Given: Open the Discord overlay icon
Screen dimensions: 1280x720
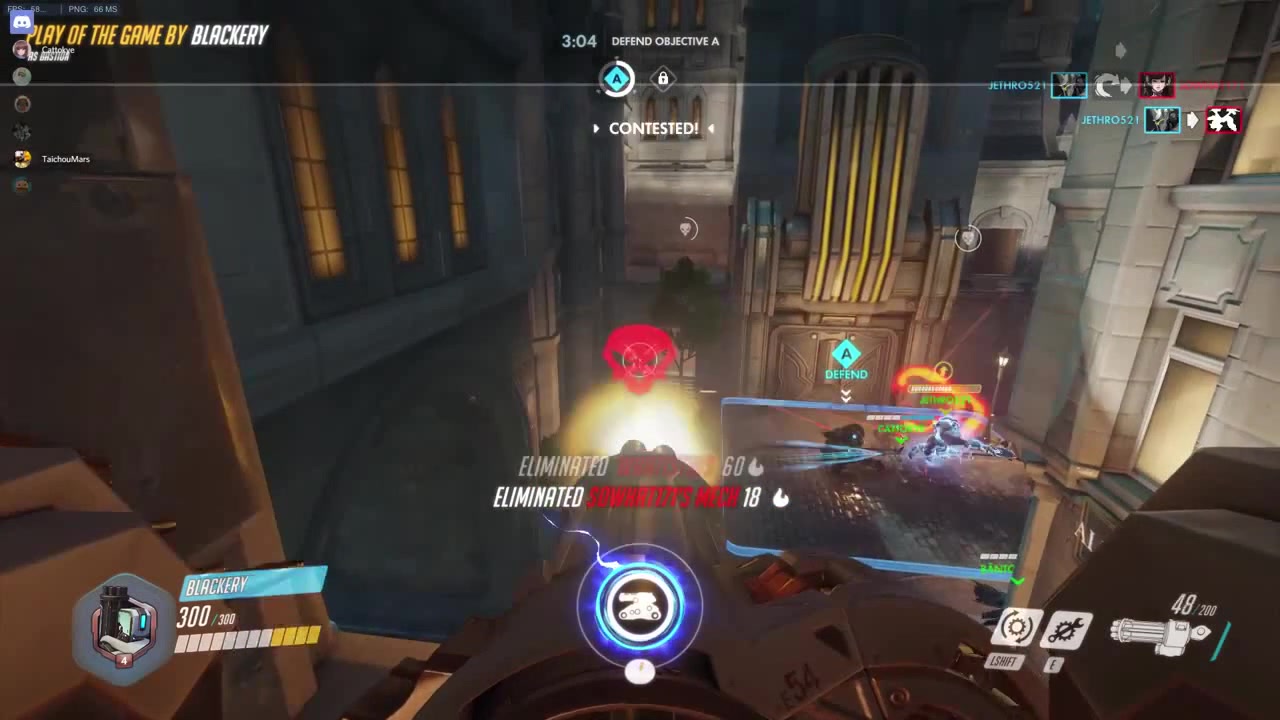Looking at the screenshot, I should click(x=22, y=22).
